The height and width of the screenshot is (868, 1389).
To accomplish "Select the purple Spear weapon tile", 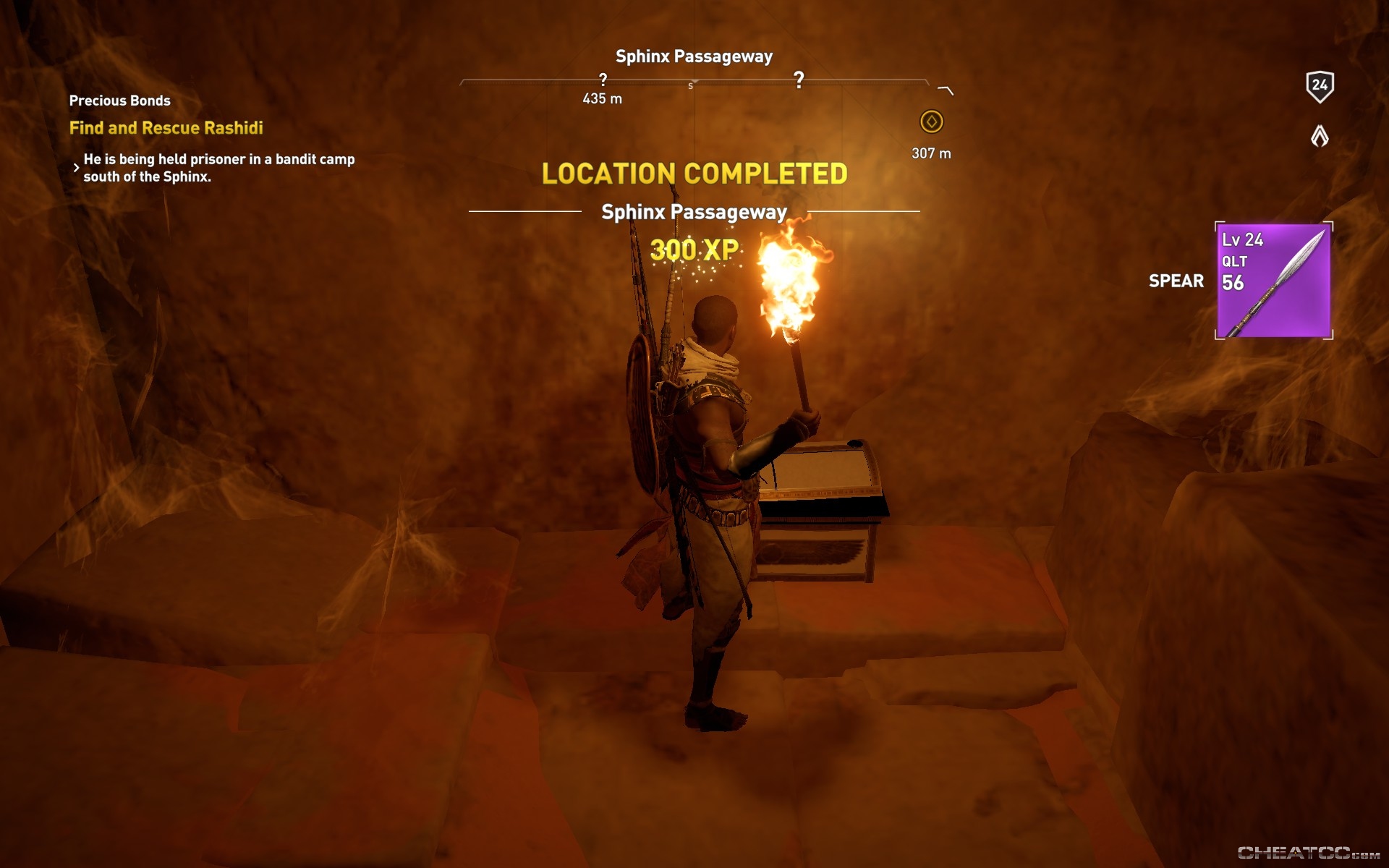I will point(1273,281).
